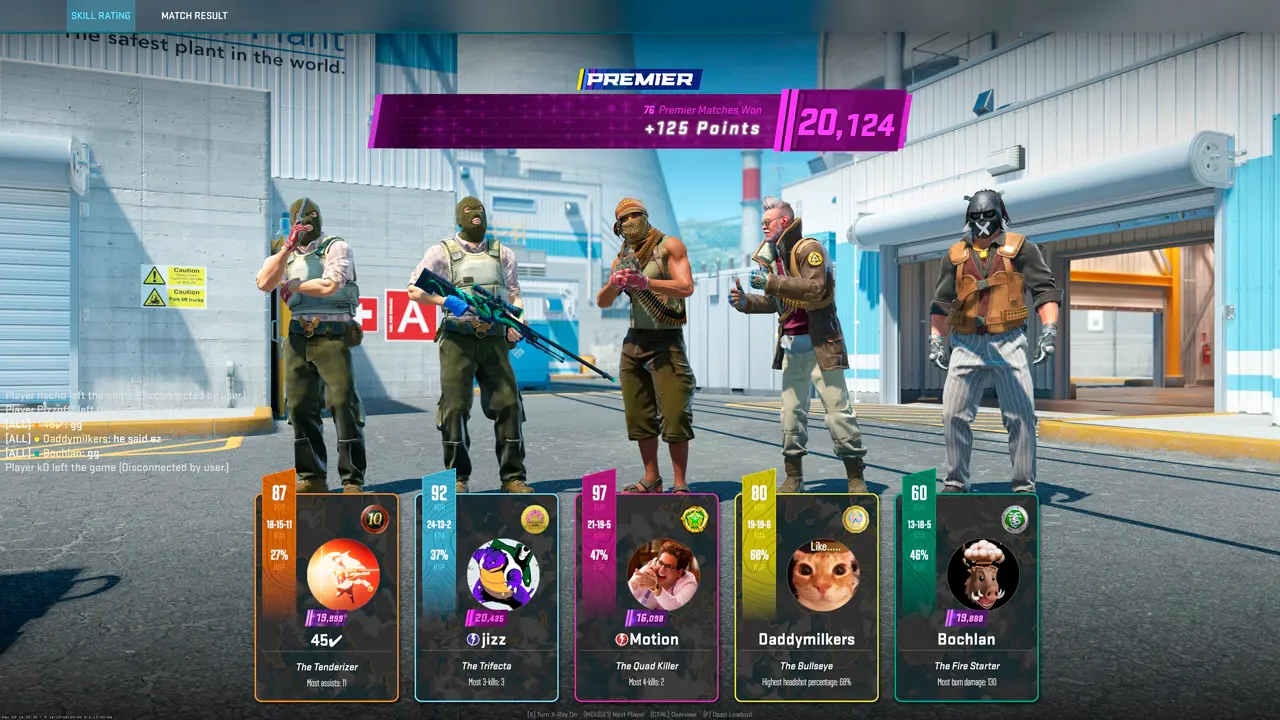
Task: Click Bochlan's chef boar avatar
Action: 983,575
